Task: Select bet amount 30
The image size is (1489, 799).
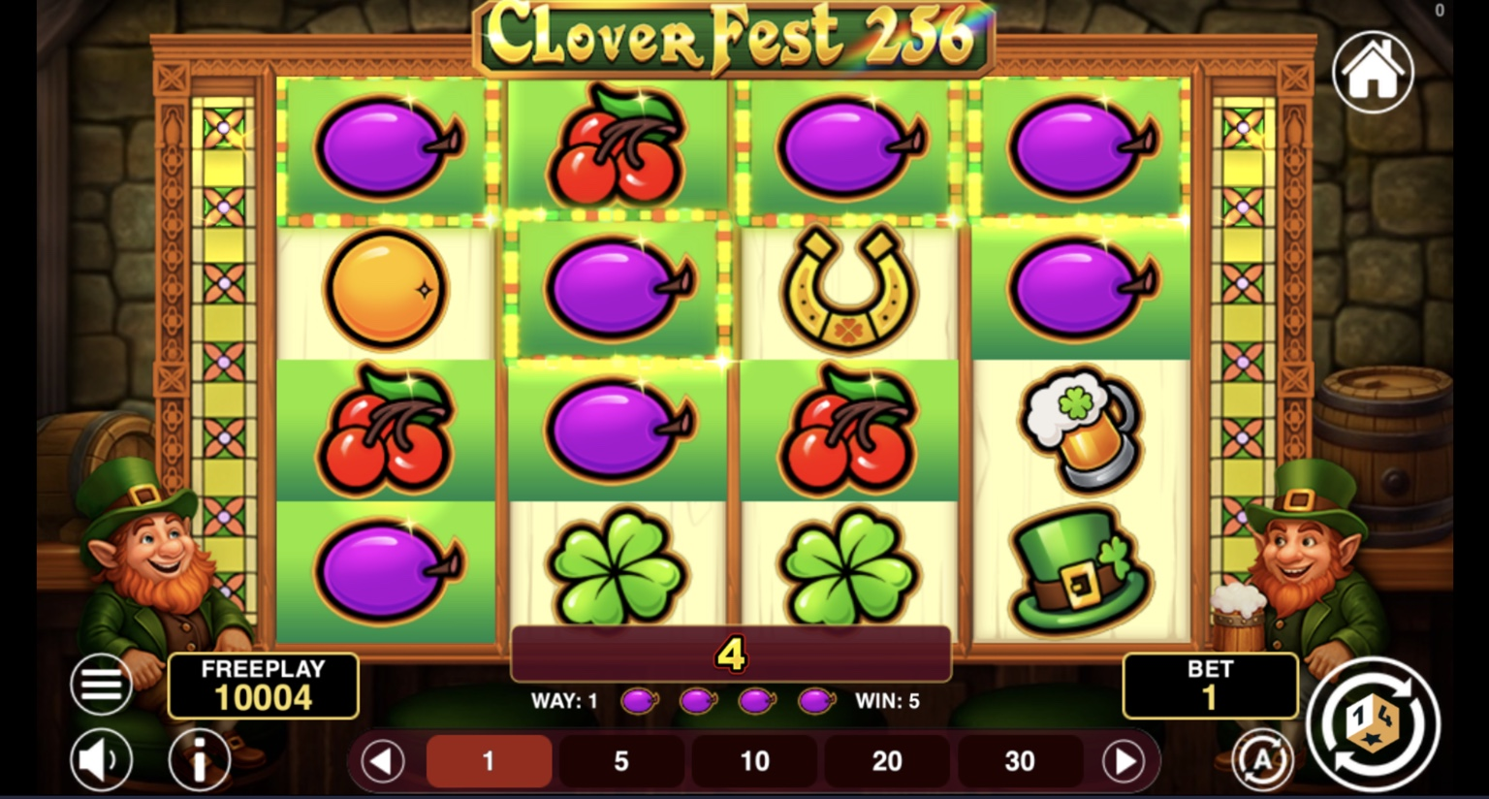Action: 1018,761
